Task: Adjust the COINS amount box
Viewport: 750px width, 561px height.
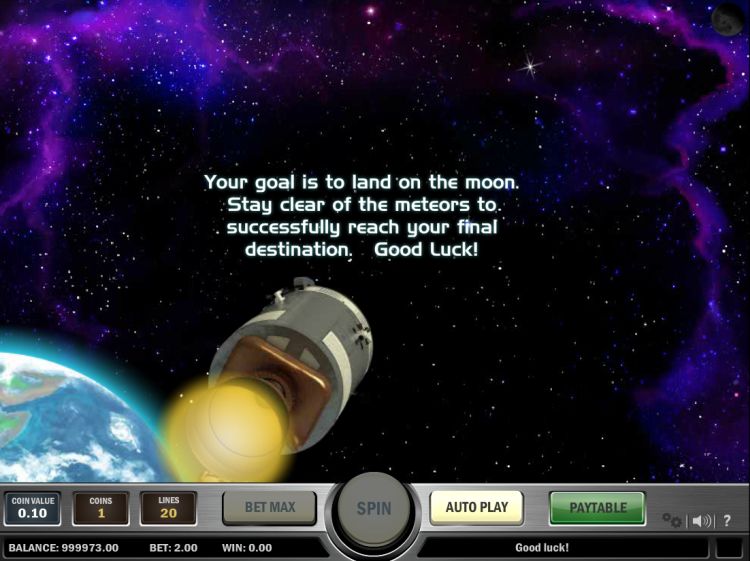Action: tap(100, 508)
